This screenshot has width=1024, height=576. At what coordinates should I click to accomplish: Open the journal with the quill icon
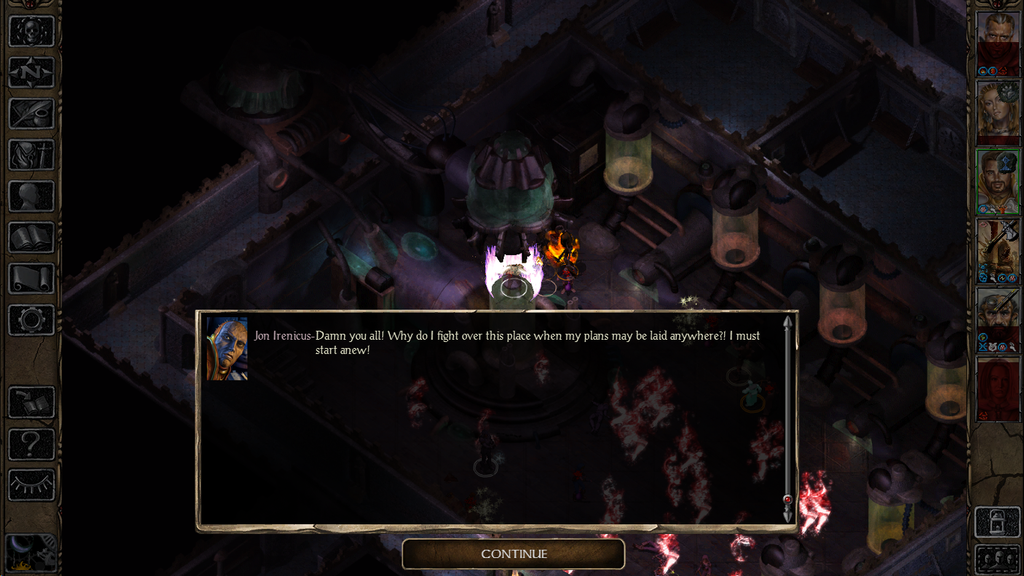(31, 113)
